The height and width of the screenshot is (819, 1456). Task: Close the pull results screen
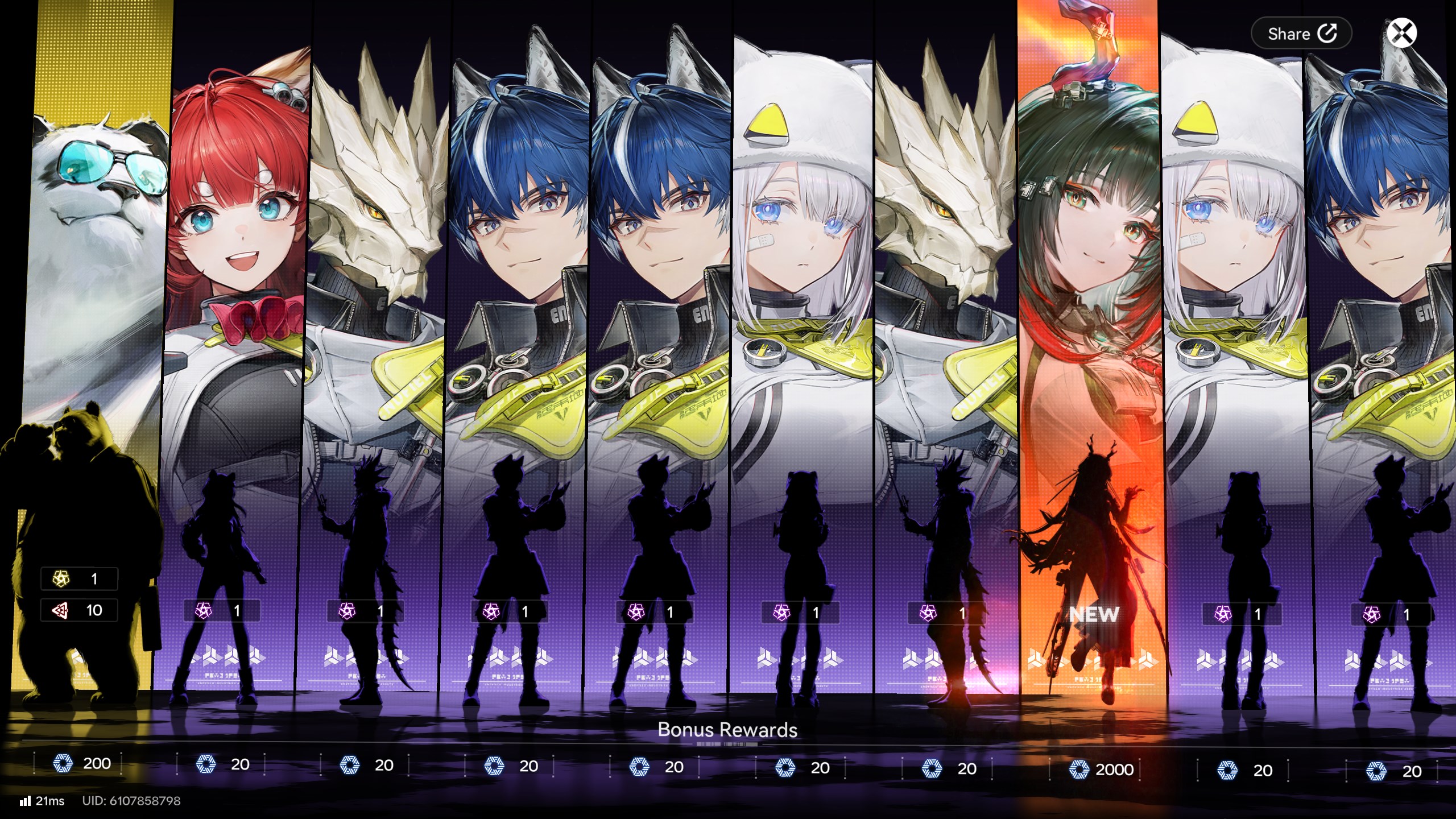1401,32
